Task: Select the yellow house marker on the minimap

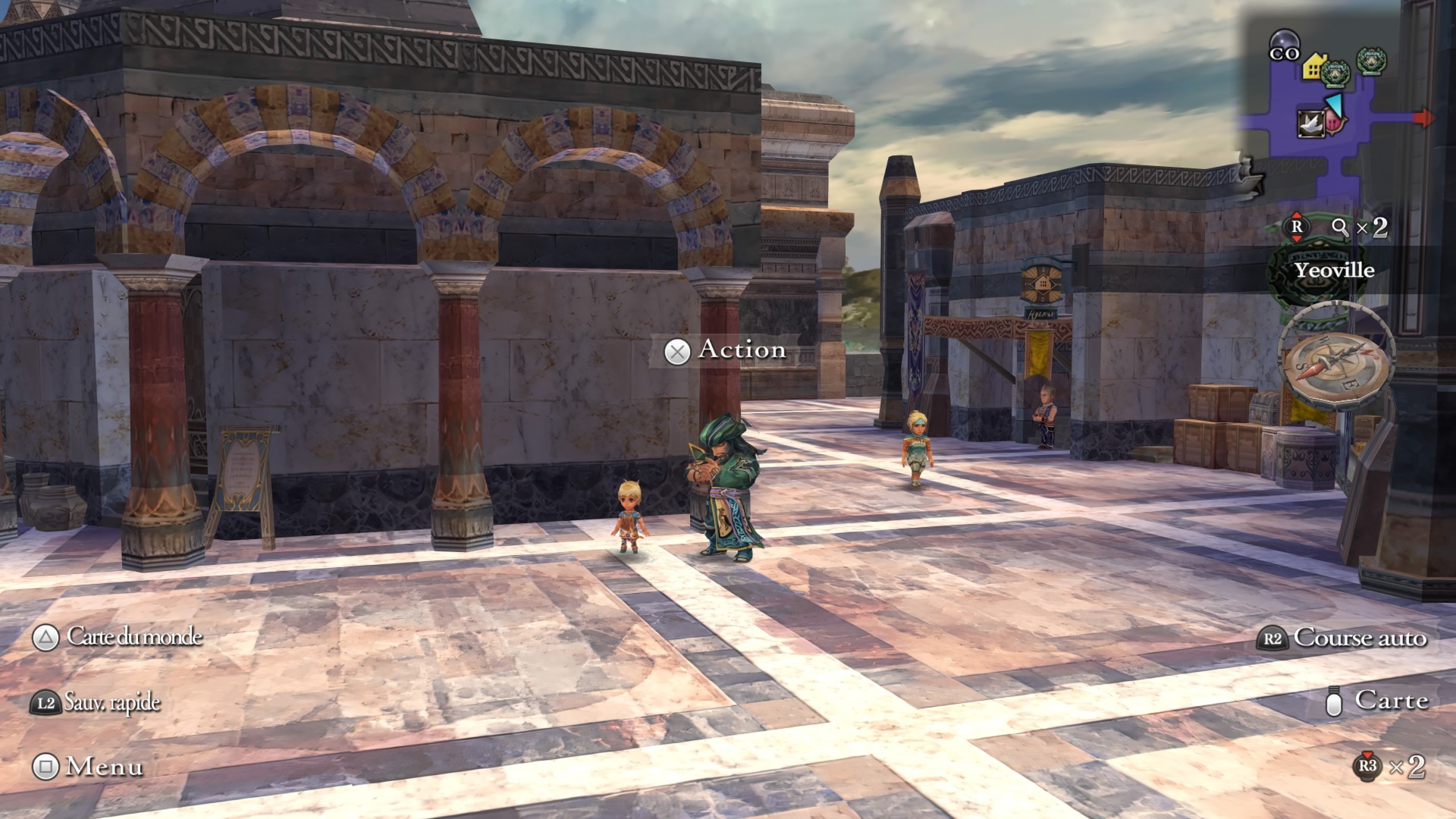Action: [x=1313, y=67]
